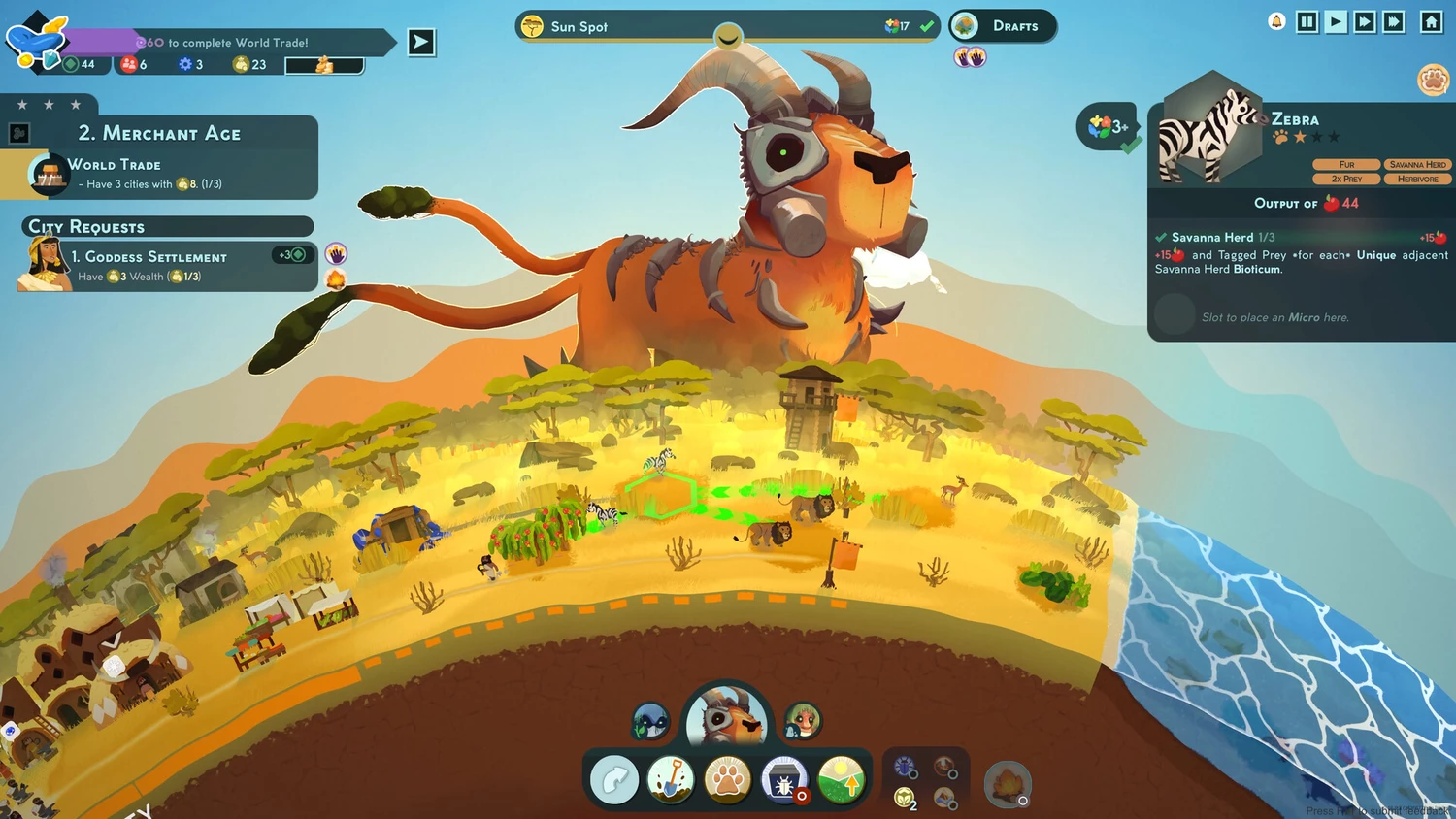Switch to the blue ocean giant portrait

(650, 721)
